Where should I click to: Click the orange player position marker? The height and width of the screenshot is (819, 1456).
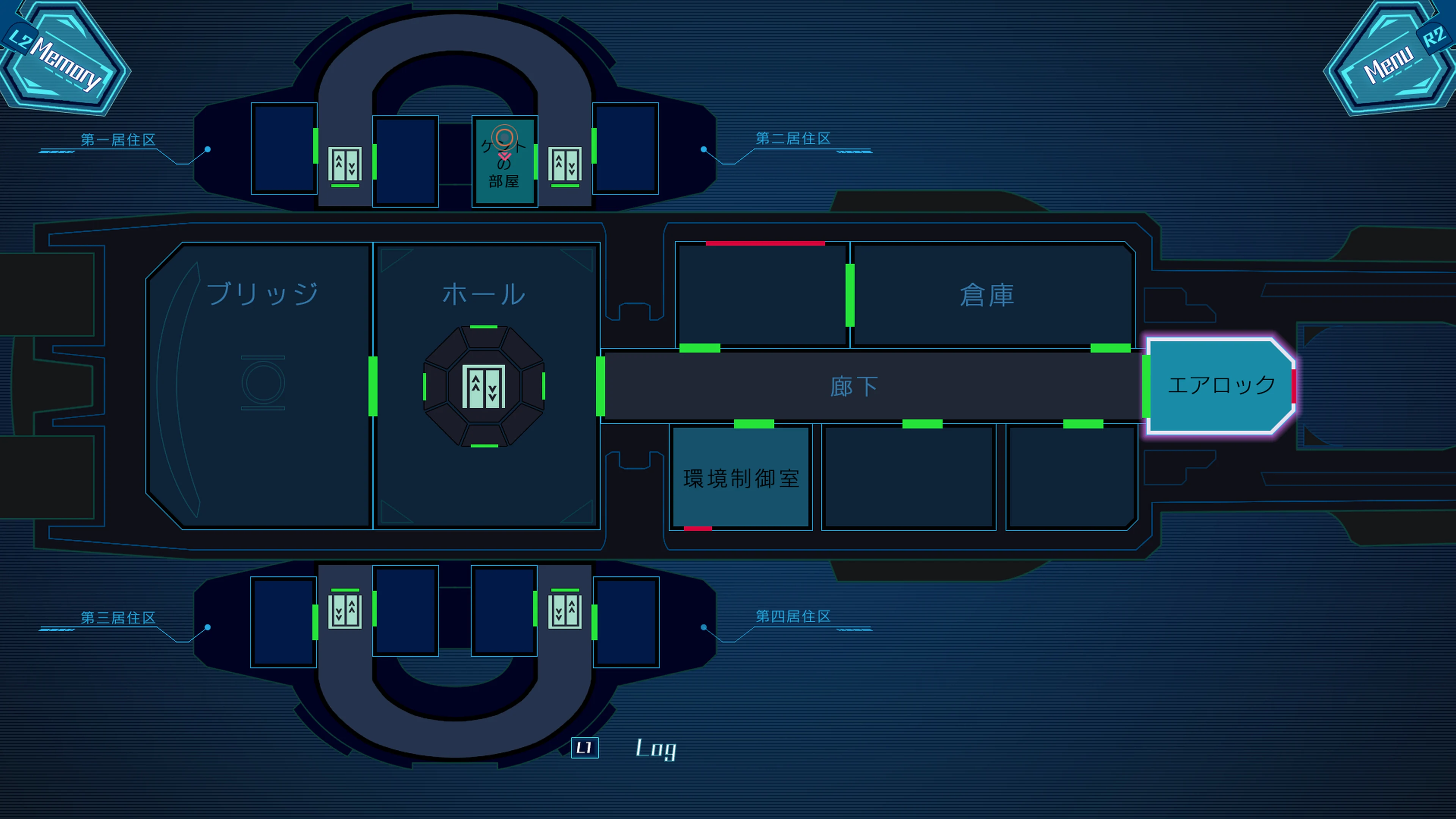click(x=504, y=137)
